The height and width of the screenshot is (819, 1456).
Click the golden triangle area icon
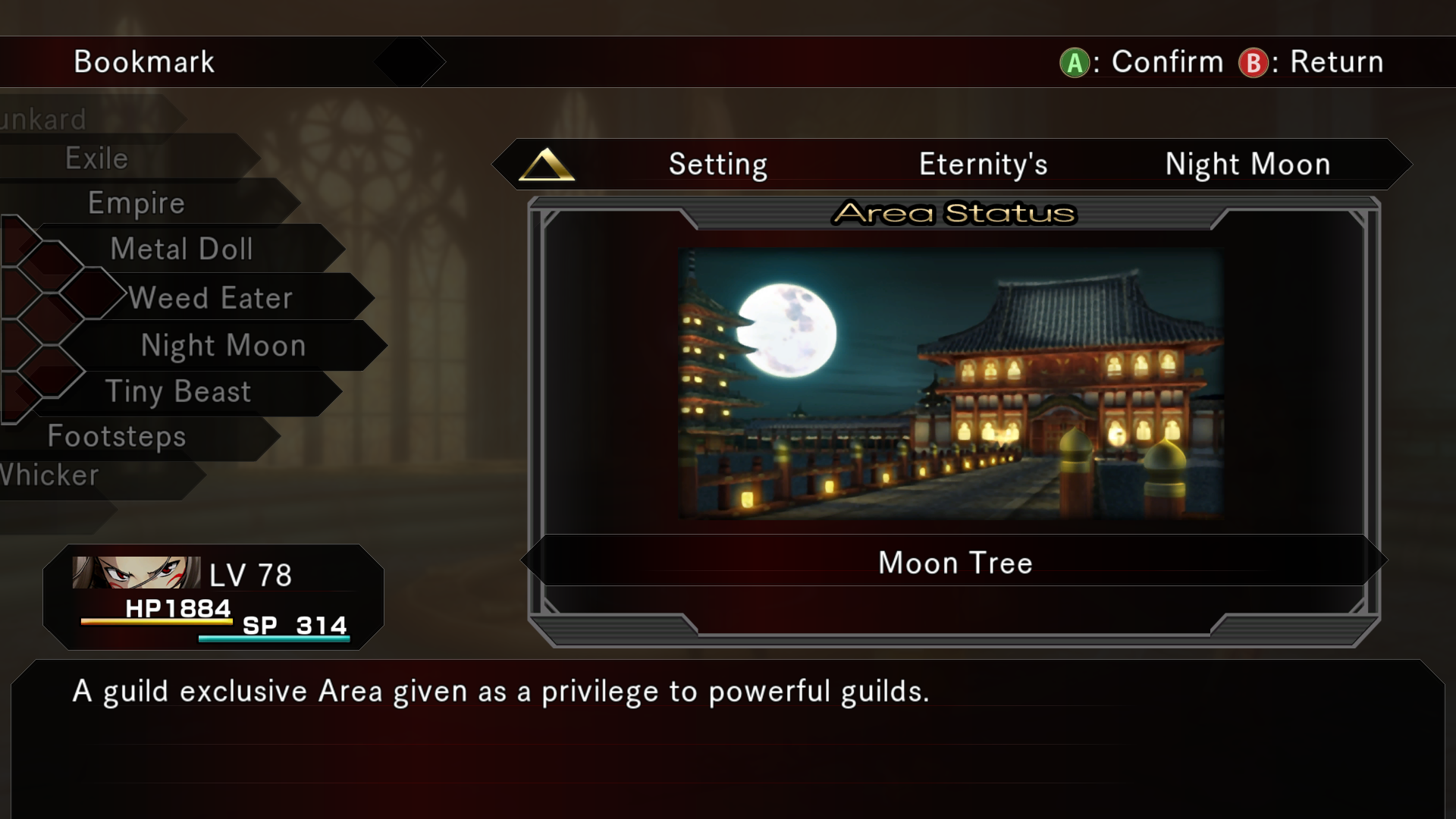(x=546, y=165)
